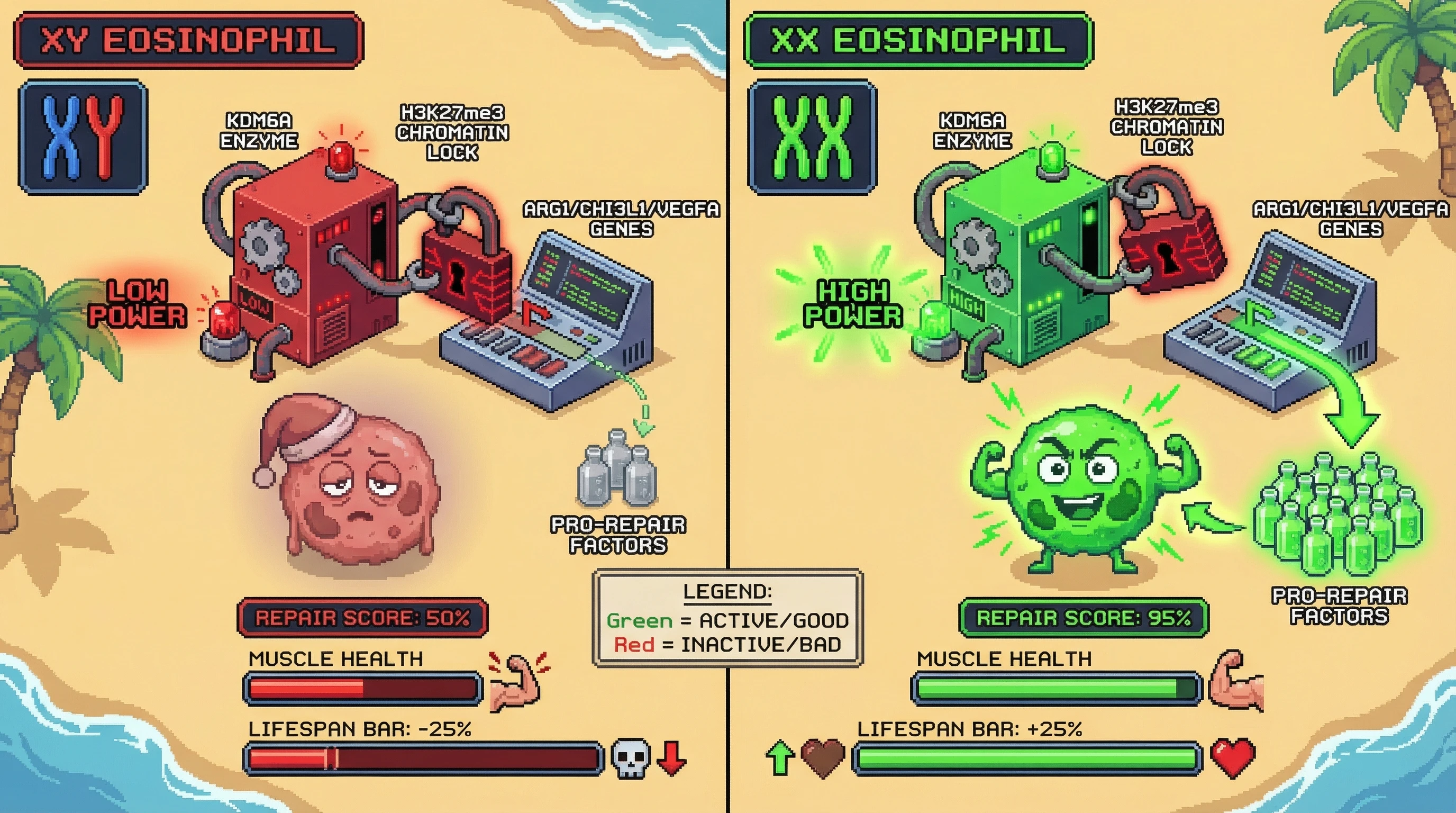The height and width of the screenshot is (813, 1456).
Task: Click the skull icon beside the lifespan bar
Action: pos(631,758)
